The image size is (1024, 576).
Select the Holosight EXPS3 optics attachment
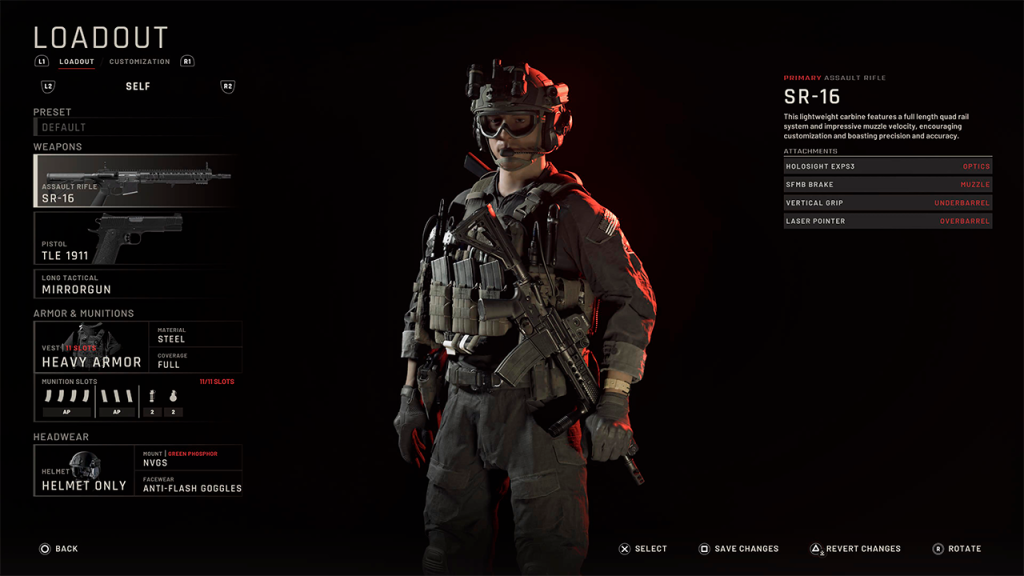click(887, 166)
